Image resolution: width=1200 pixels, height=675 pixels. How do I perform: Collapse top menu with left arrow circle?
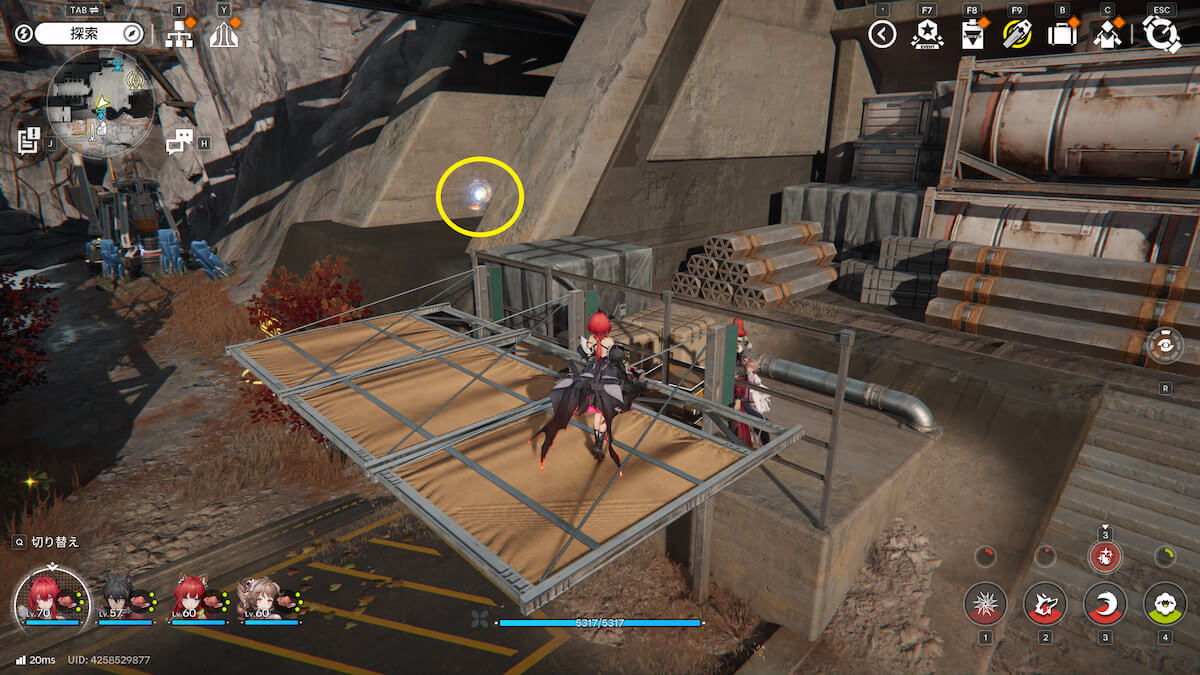pos(881,35)
